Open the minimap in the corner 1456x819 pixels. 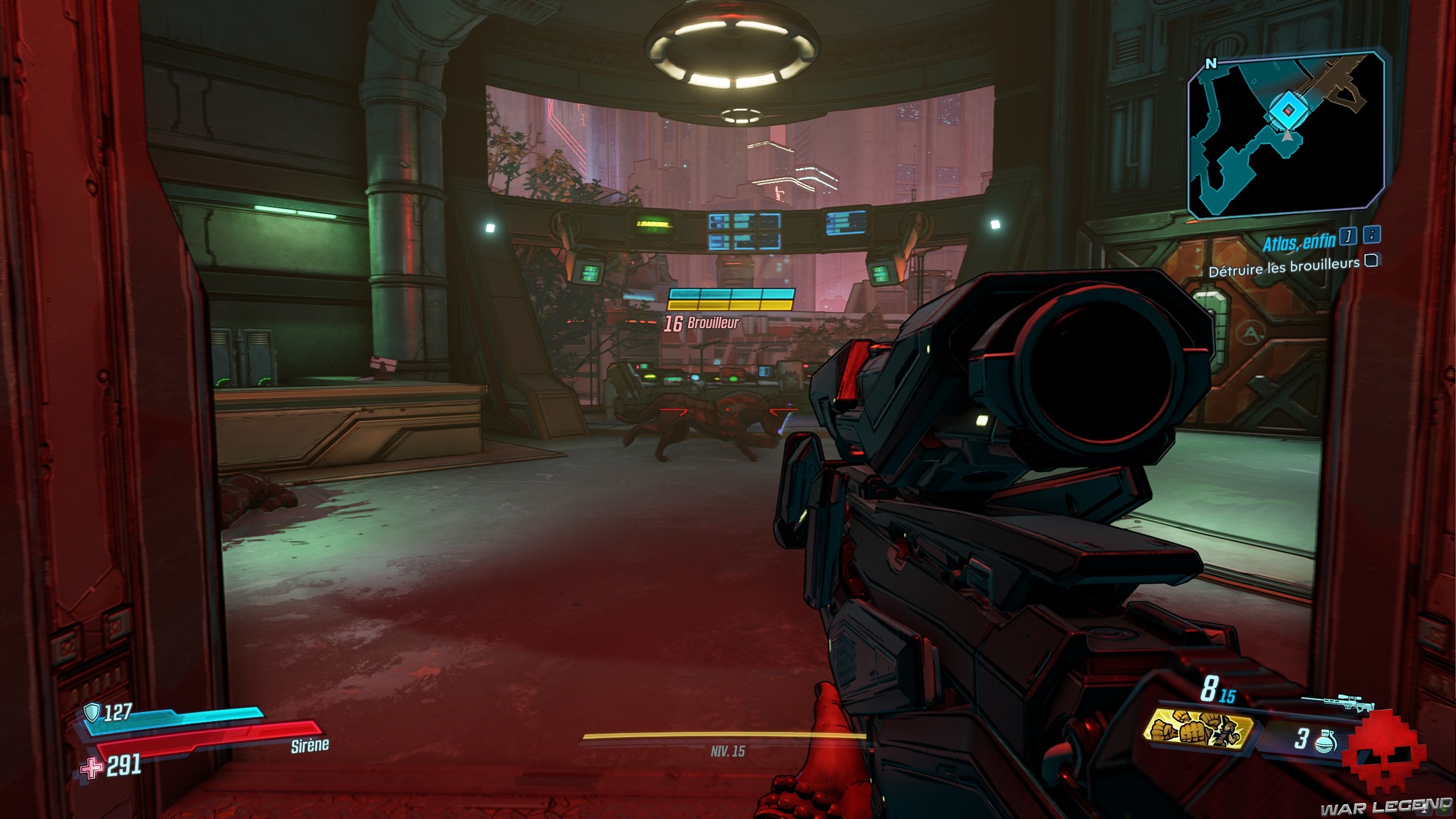click(x=1286, y=135)
